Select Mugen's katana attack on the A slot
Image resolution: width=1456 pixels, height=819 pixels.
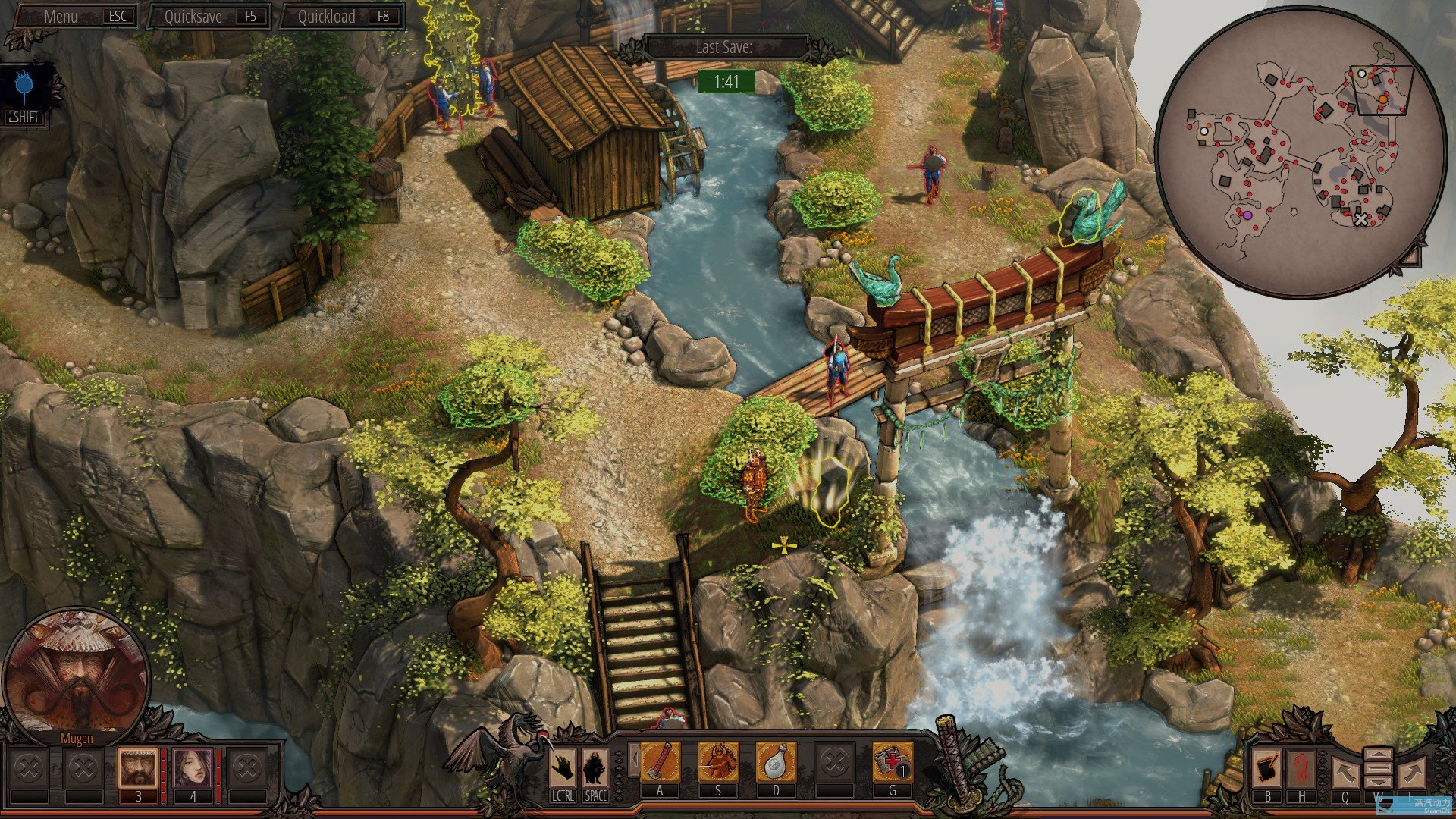click(x=660, y=762)
